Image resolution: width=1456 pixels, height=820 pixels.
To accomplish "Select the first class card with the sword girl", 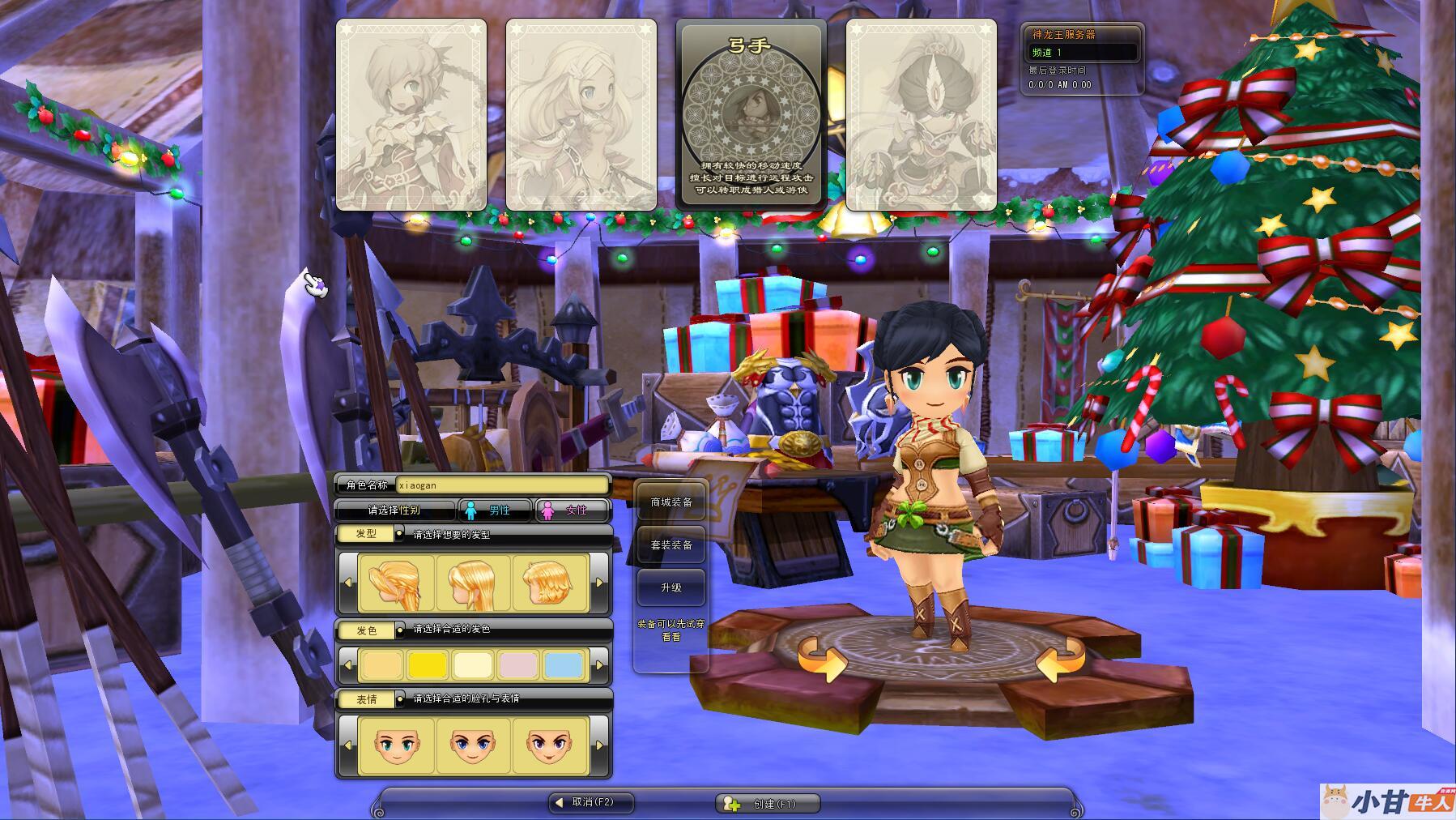I will (411, 115).
